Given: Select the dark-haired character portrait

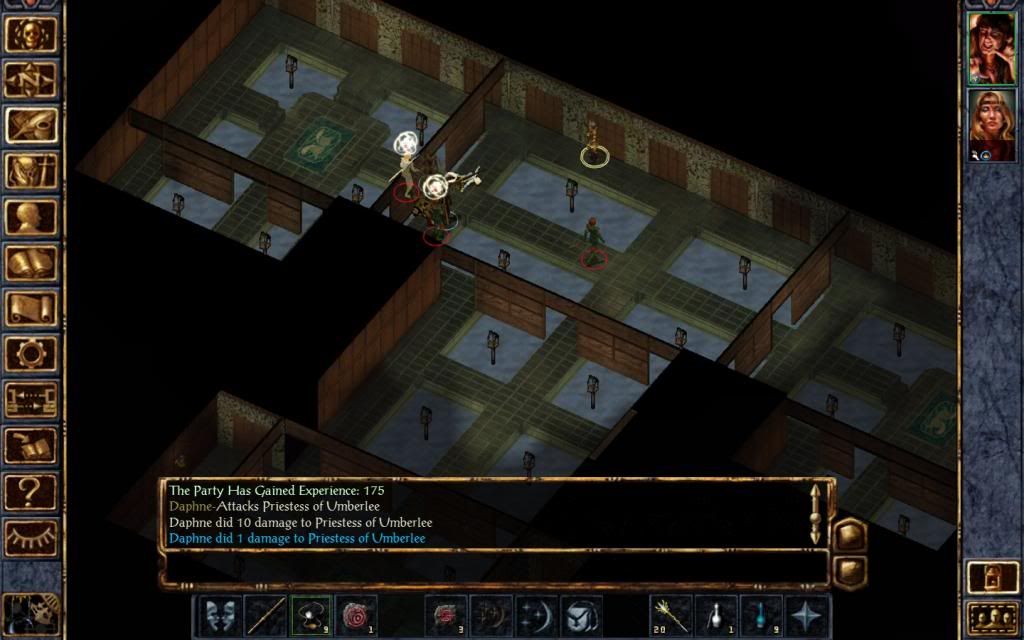Looking at the screenshot, I should tap(993, 49).
